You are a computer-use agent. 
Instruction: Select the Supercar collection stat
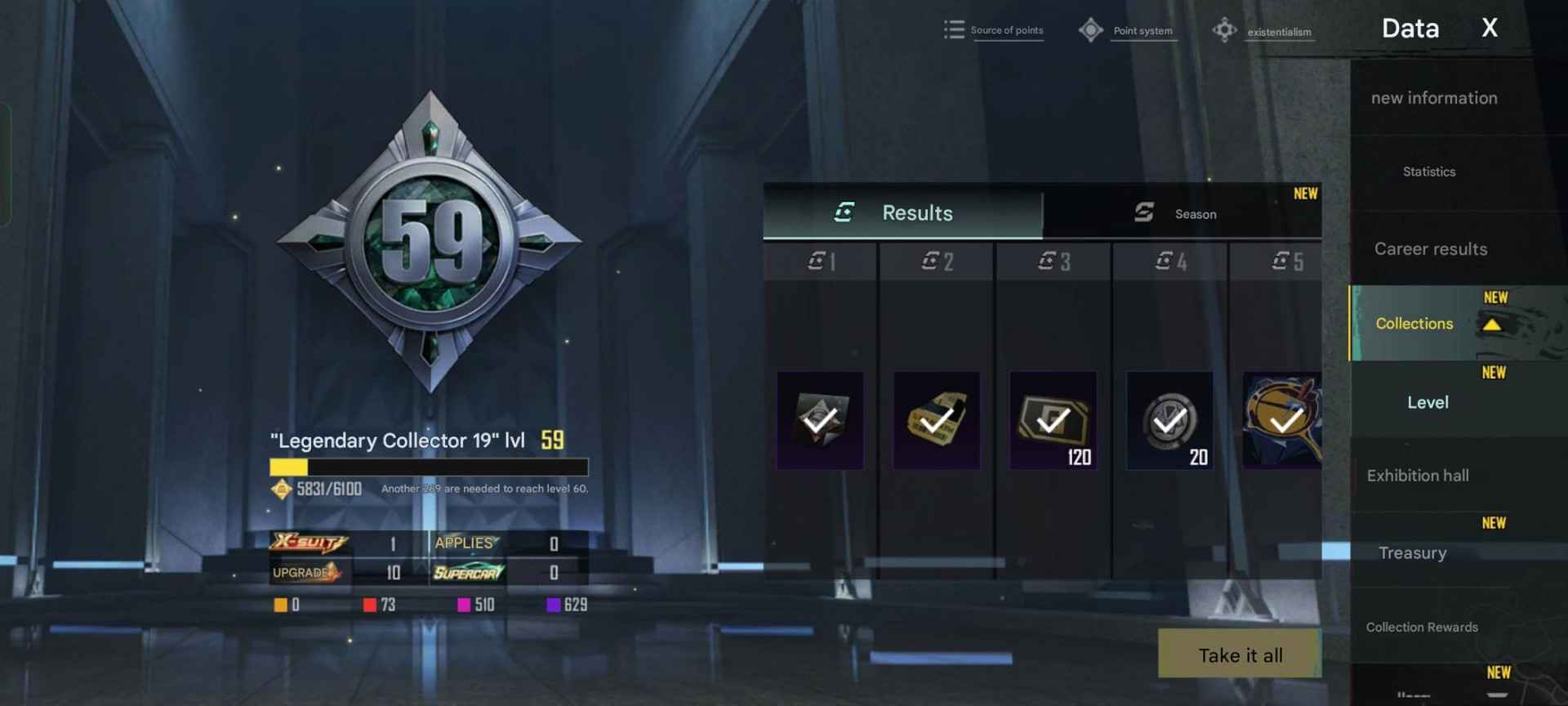465,573
